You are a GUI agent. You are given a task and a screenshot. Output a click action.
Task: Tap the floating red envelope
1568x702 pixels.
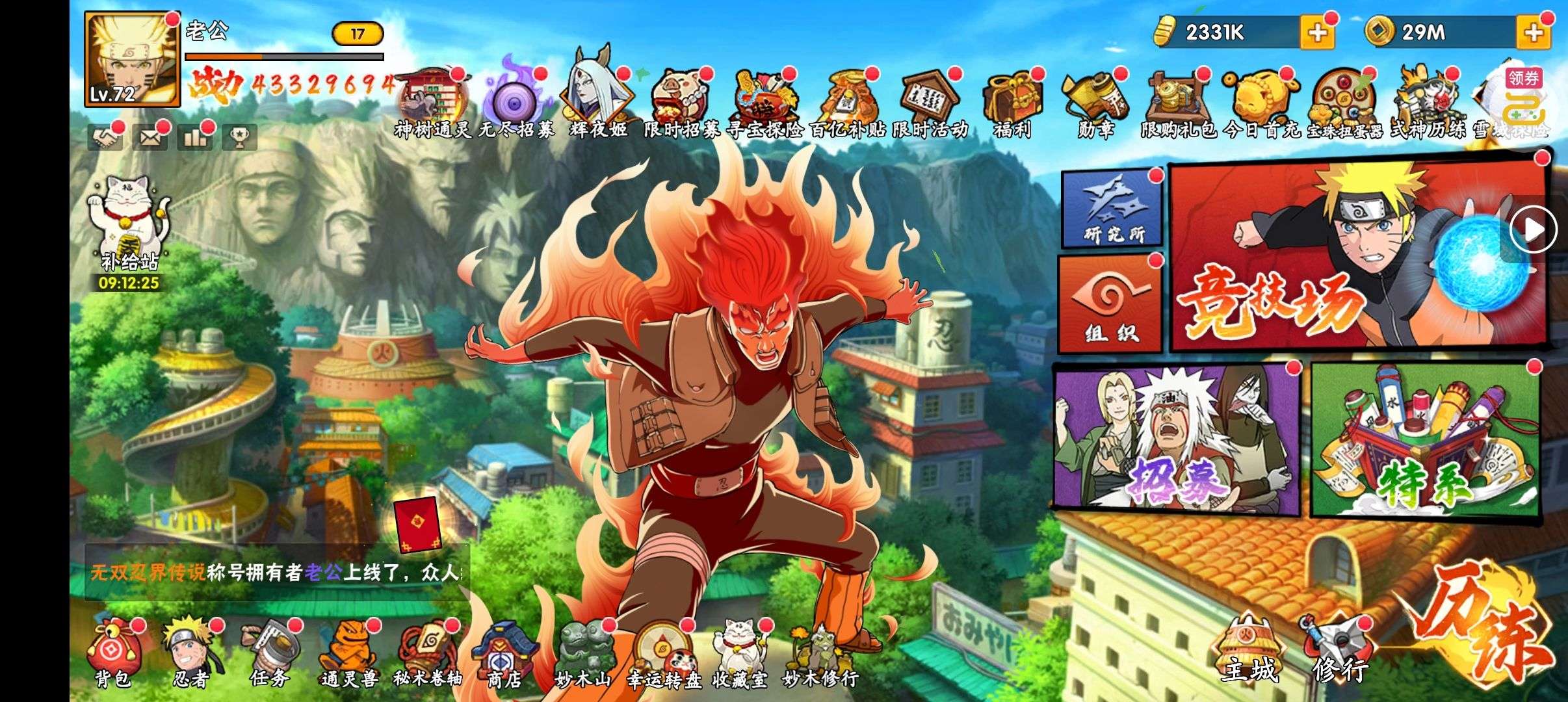418,525
